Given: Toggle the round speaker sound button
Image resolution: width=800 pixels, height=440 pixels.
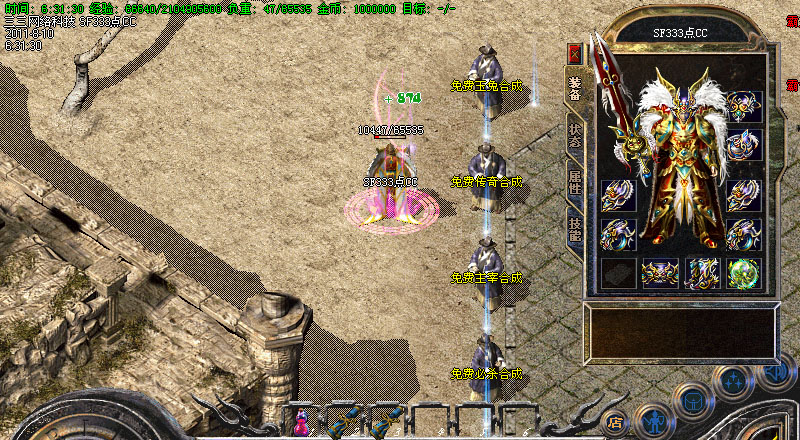Looking at the screenshot, I should [774, 372].
